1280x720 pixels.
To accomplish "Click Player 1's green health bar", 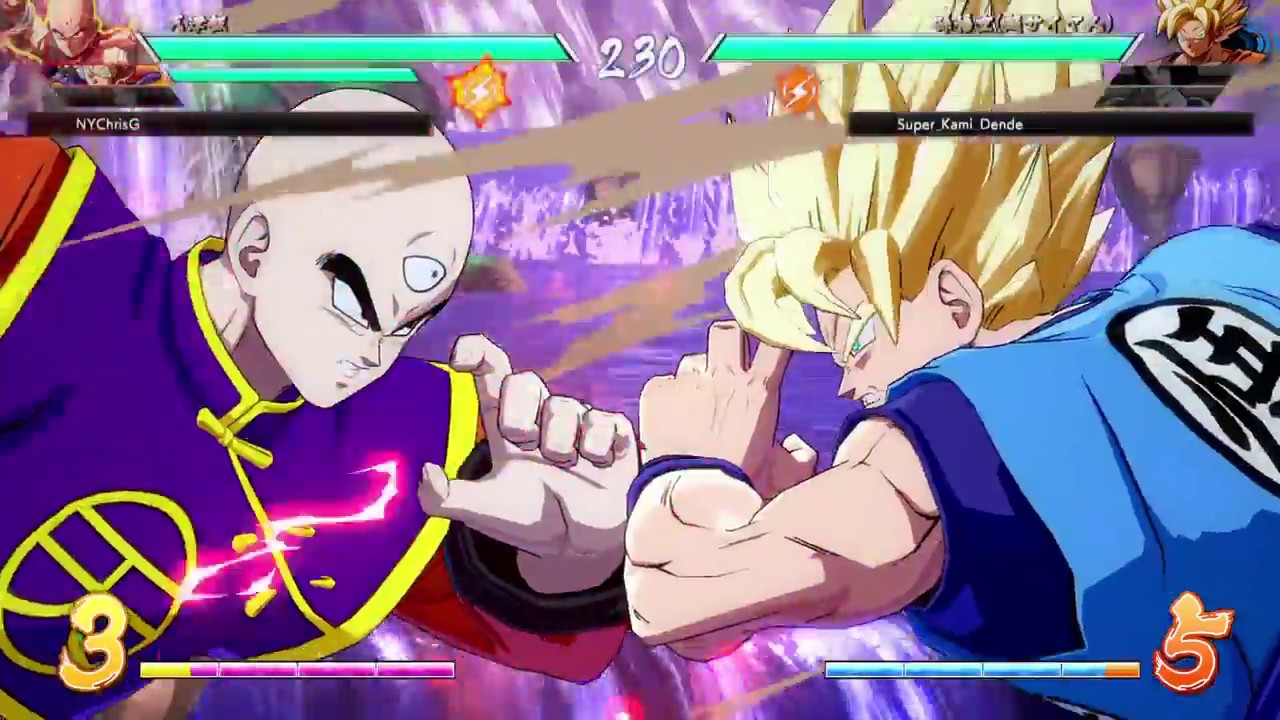I will pos(360,45).
